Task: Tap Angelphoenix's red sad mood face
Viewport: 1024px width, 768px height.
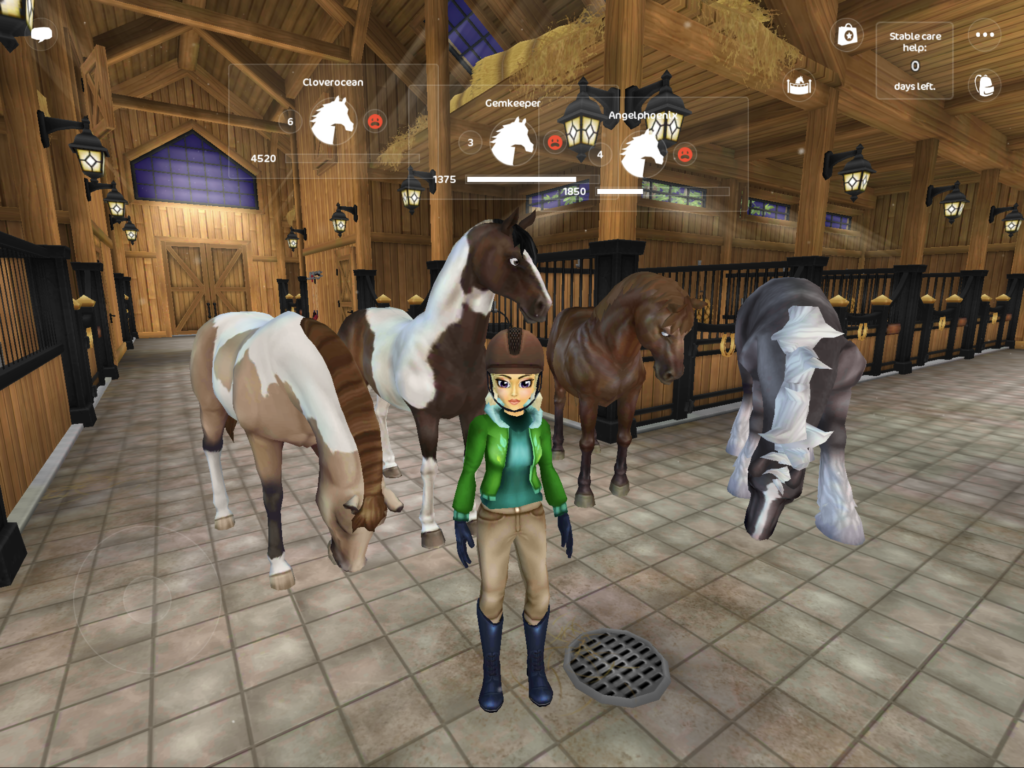Action: (x=685, y=154)
